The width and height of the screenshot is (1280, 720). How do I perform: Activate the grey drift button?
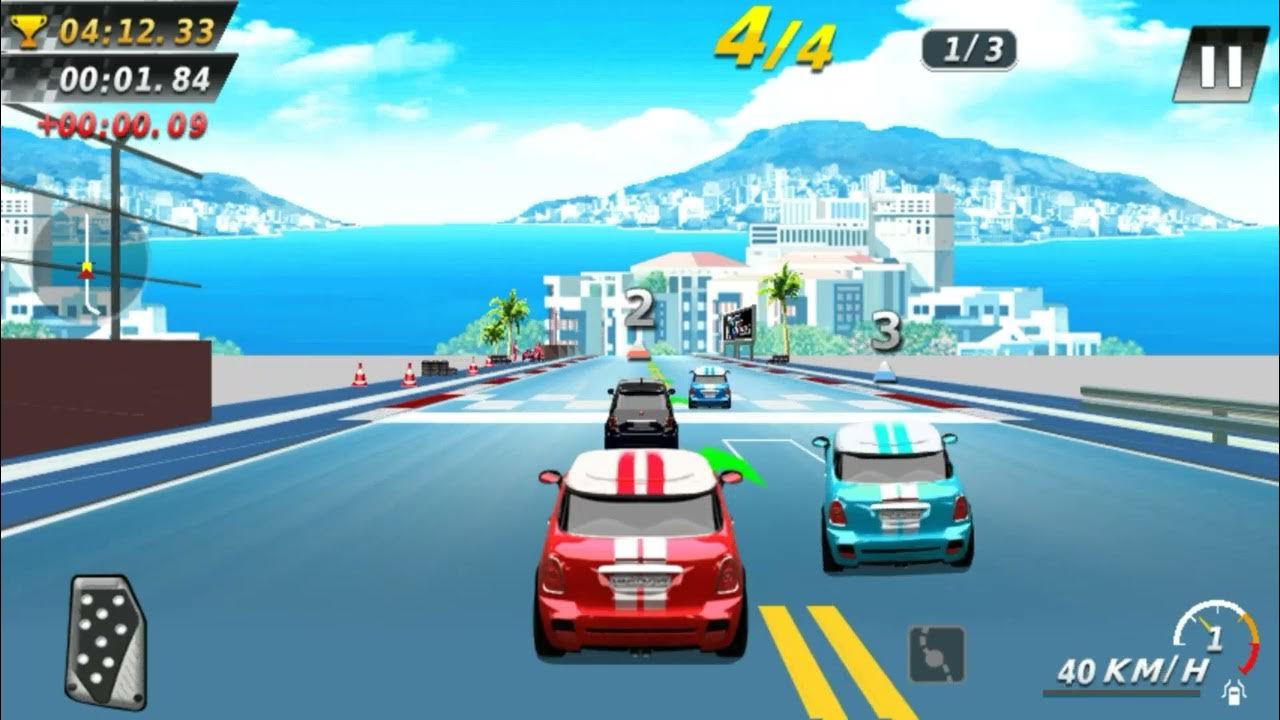pyautogui.click(x=937, y=654)
